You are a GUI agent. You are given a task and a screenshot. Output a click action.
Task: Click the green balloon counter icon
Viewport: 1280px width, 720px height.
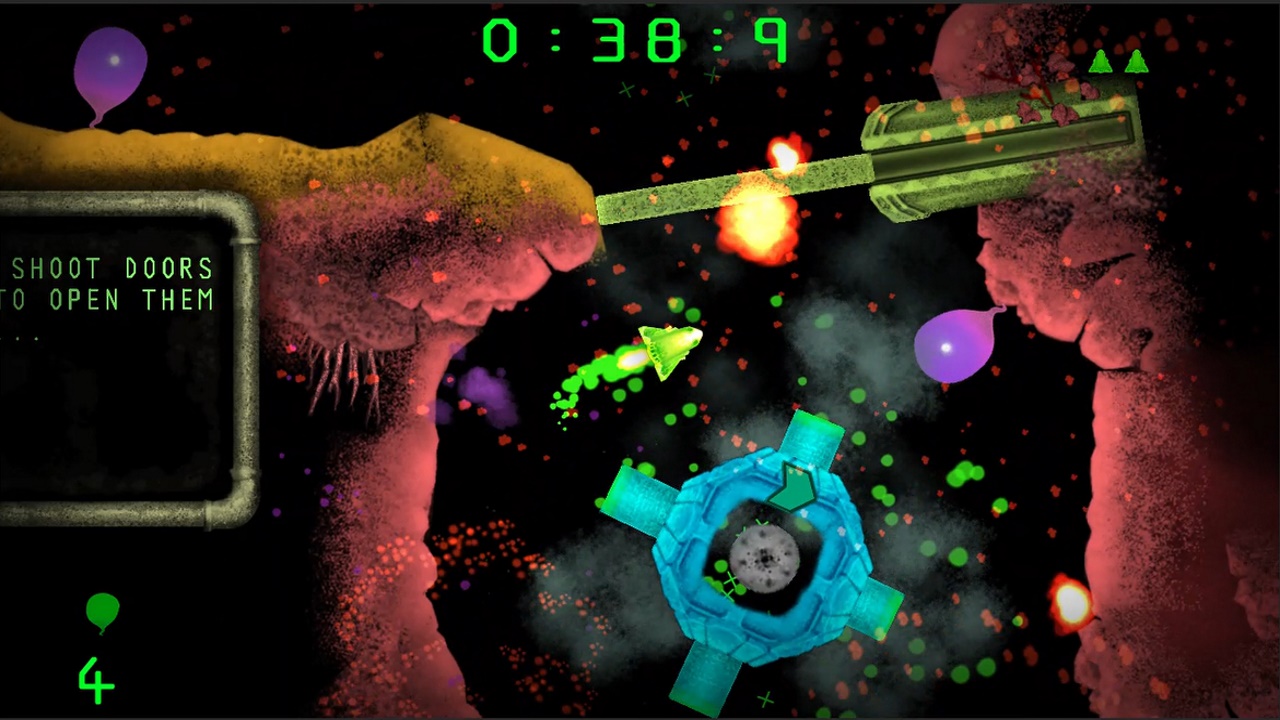click(x=102, y=611)
